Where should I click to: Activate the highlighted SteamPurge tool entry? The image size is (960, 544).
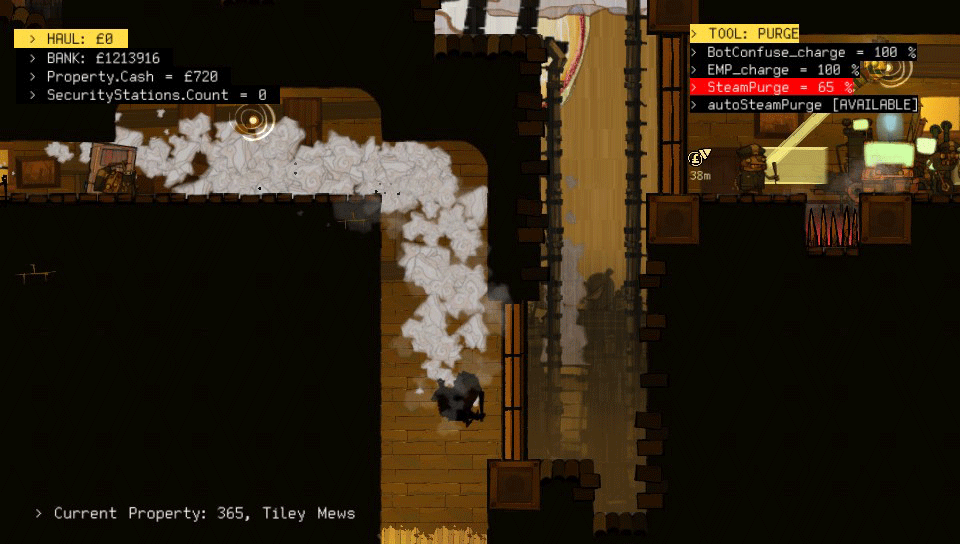772,87
